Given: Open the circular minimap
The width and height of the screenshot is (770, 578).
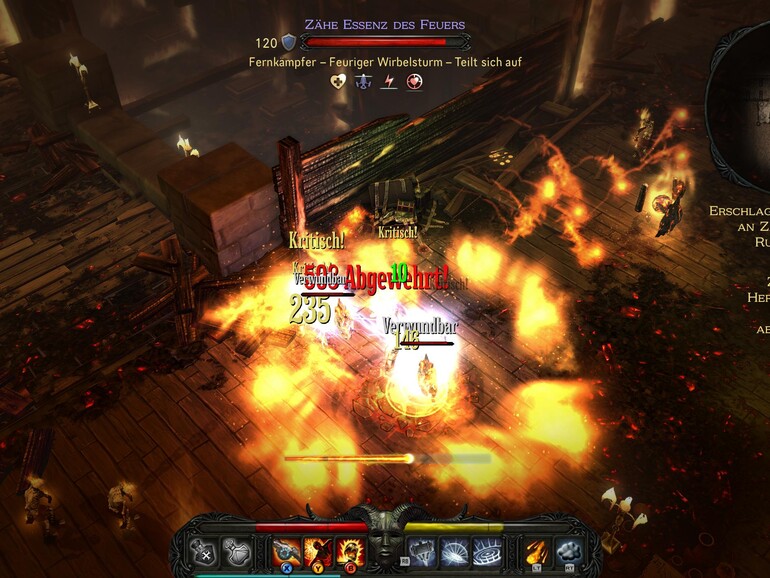Looking at the screenshot, I should pyautogui.click(x=745, y=100).
